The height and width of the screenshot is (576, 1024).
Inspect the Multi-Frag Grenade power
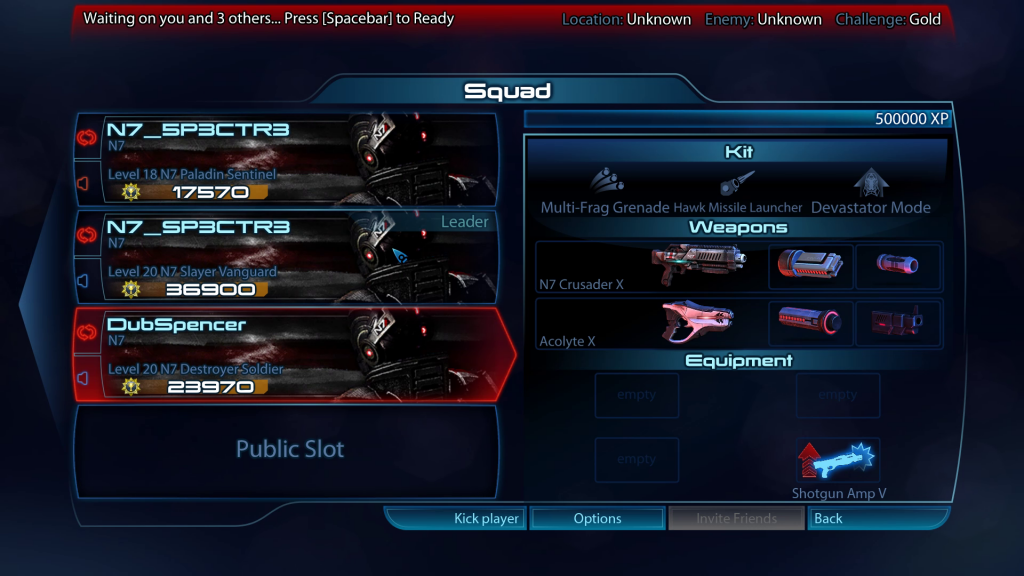point(605,190)
